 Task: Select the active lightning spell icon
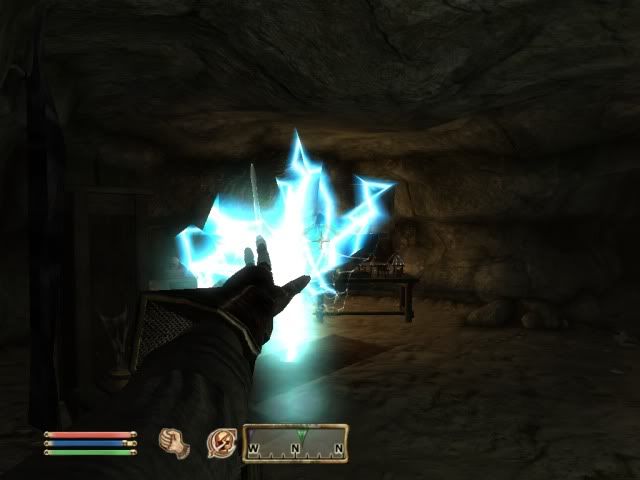coord(219,441)
